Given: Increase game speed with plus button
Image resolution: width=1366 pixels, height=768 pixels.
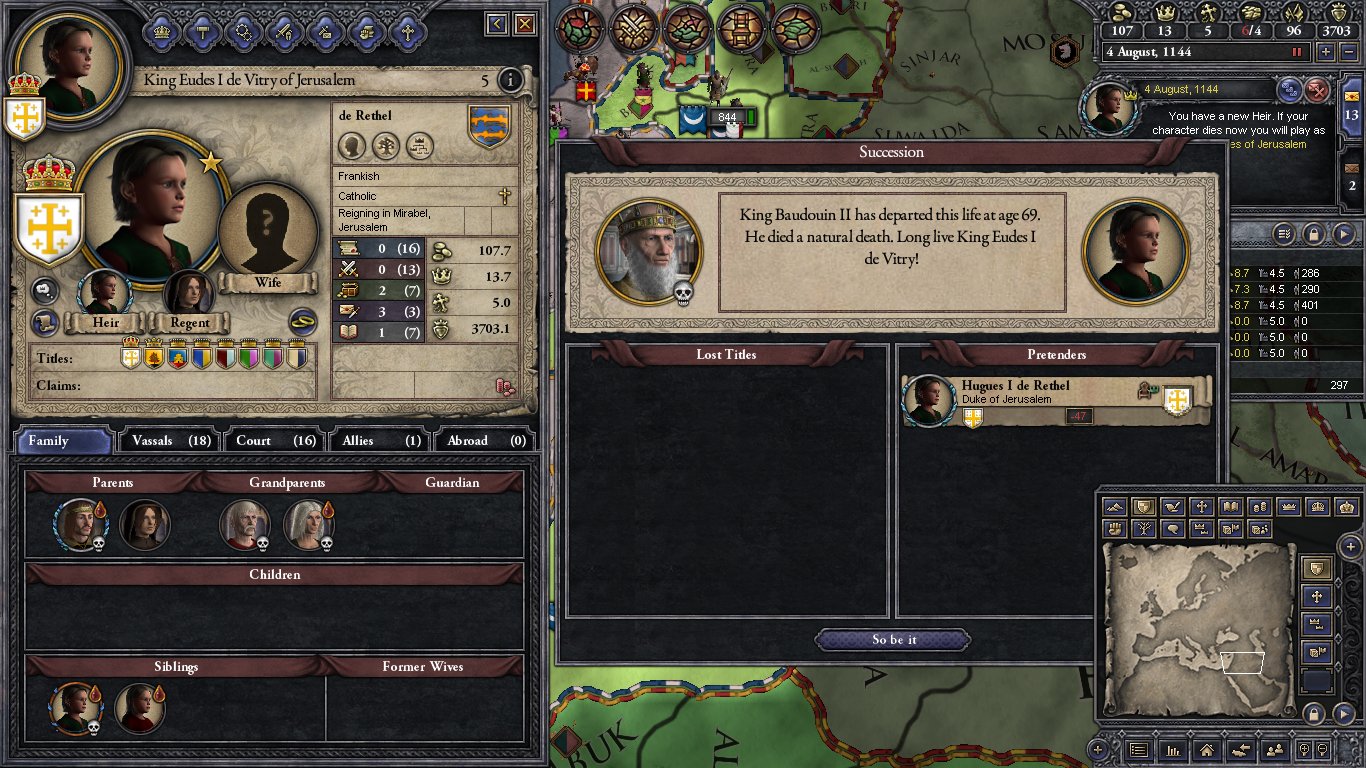Looking at the screenshot, I should 1326,51.
